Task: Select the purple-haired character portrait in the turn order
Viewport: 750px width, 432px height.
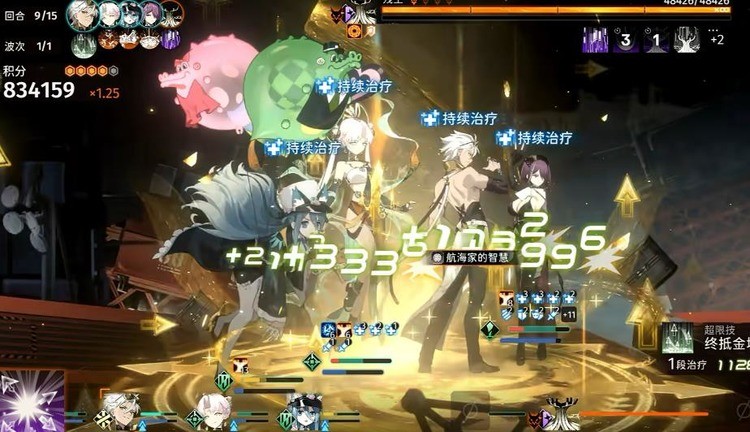Action: click(150, 14)
